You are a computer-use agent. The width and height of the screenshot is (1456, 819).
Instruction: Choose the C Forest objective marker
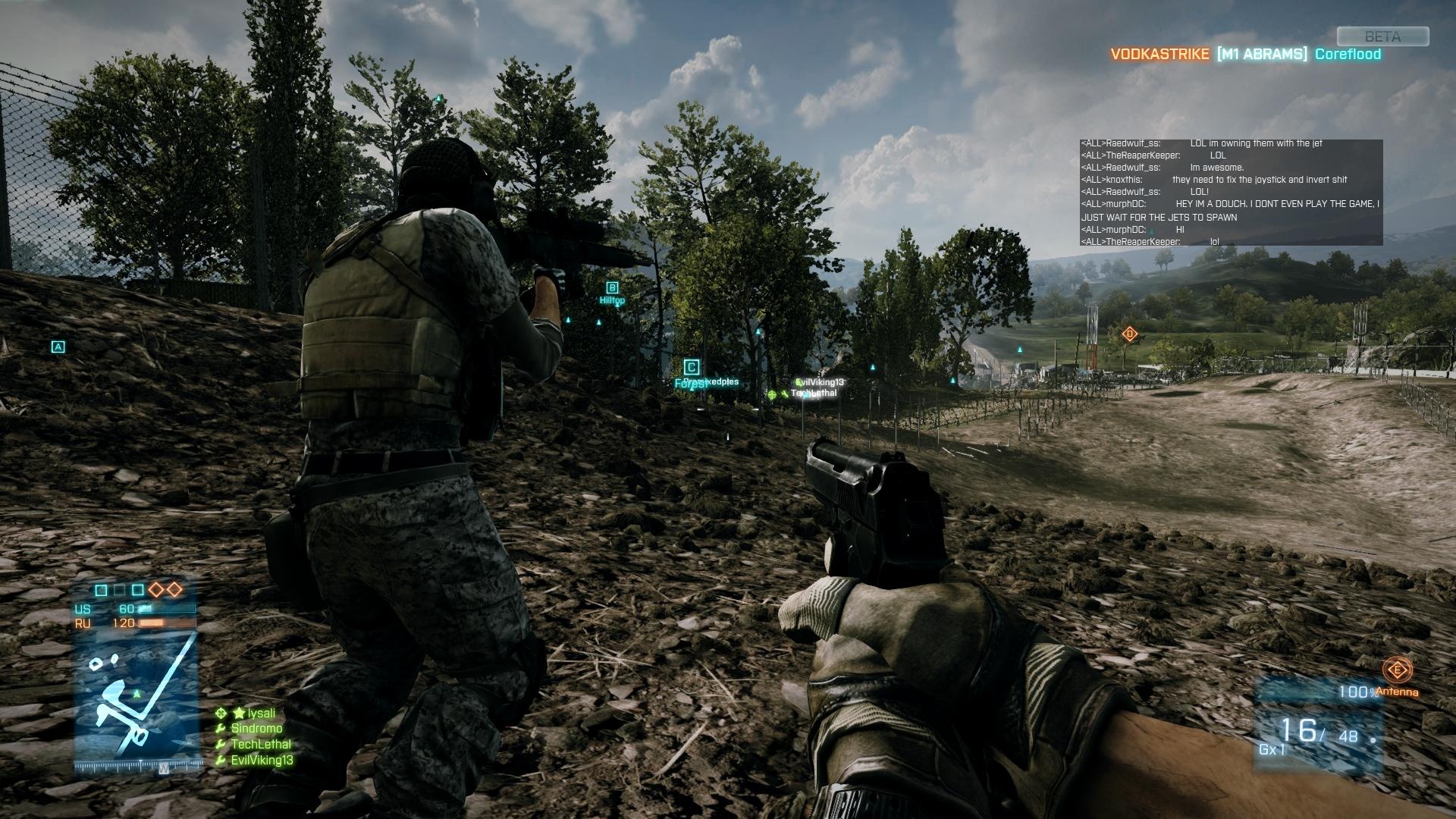[691, 369]
